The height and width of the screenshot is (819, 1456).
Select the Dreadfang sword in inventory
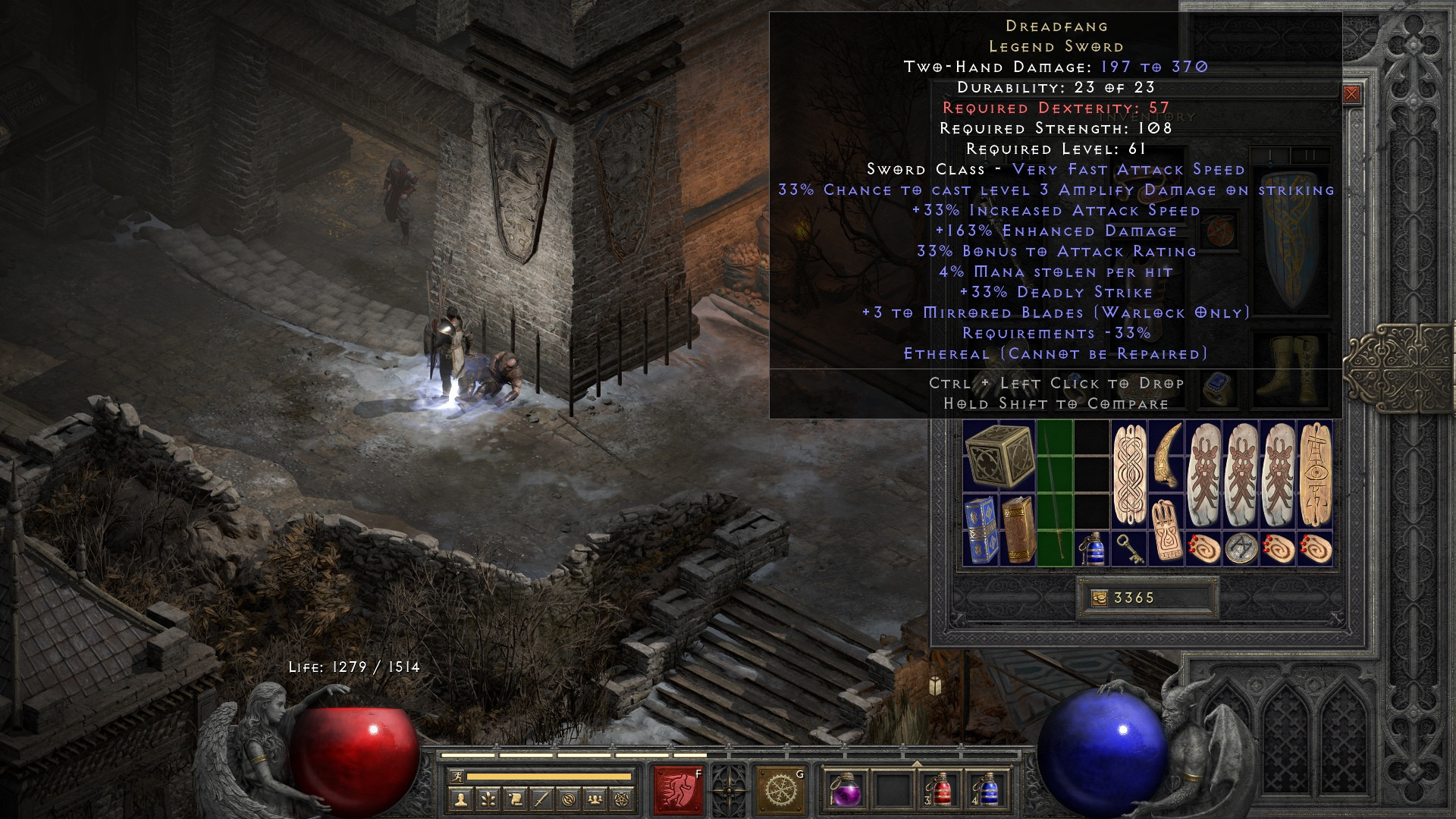point(1055,493)
